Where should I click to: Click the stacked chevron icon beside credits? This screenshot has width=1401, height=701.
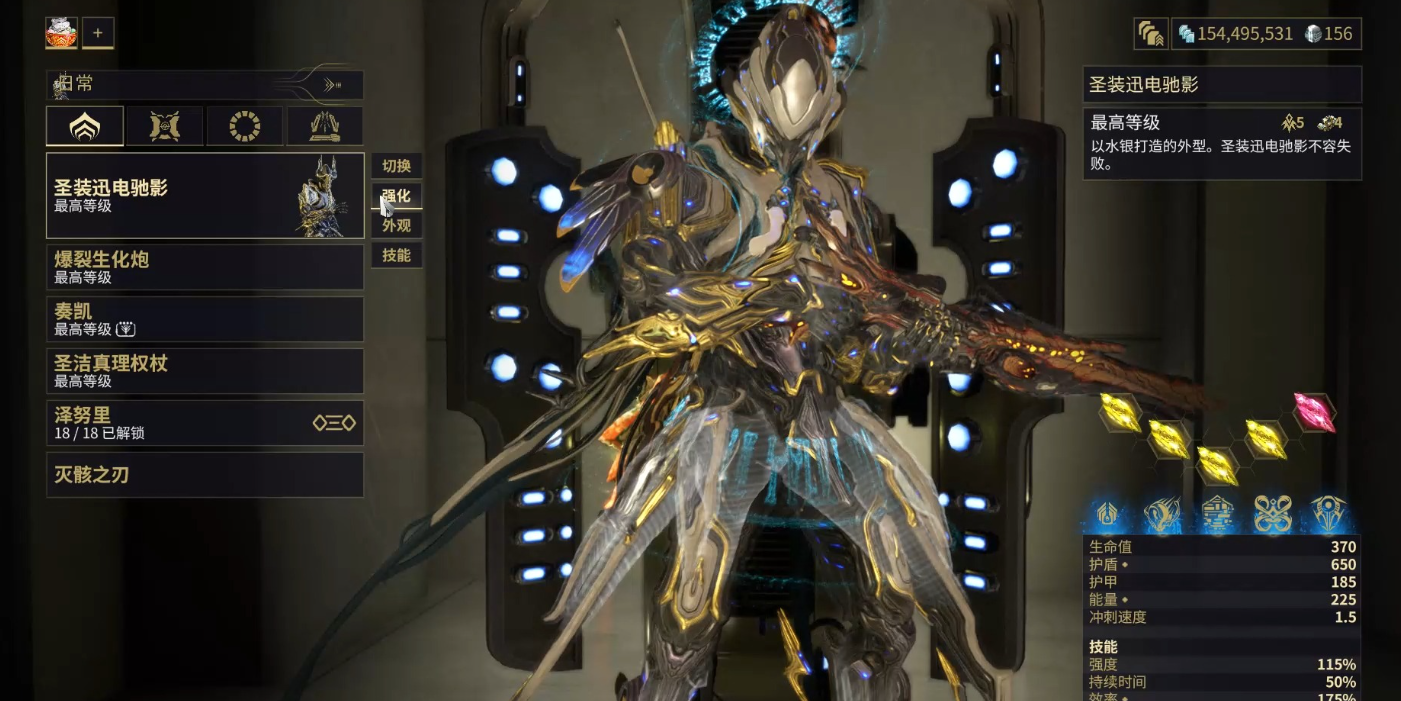[1151, 34]
